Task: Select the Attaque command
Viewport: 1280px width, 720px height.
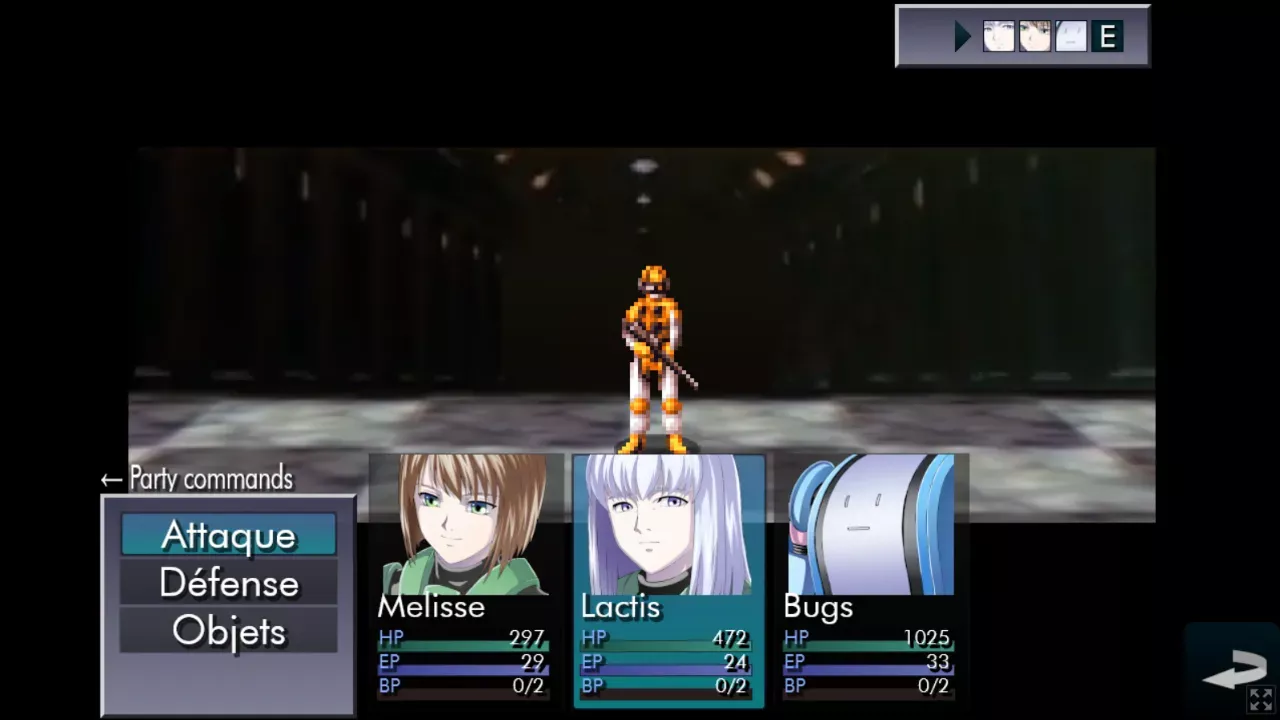Action: [228, 535]
